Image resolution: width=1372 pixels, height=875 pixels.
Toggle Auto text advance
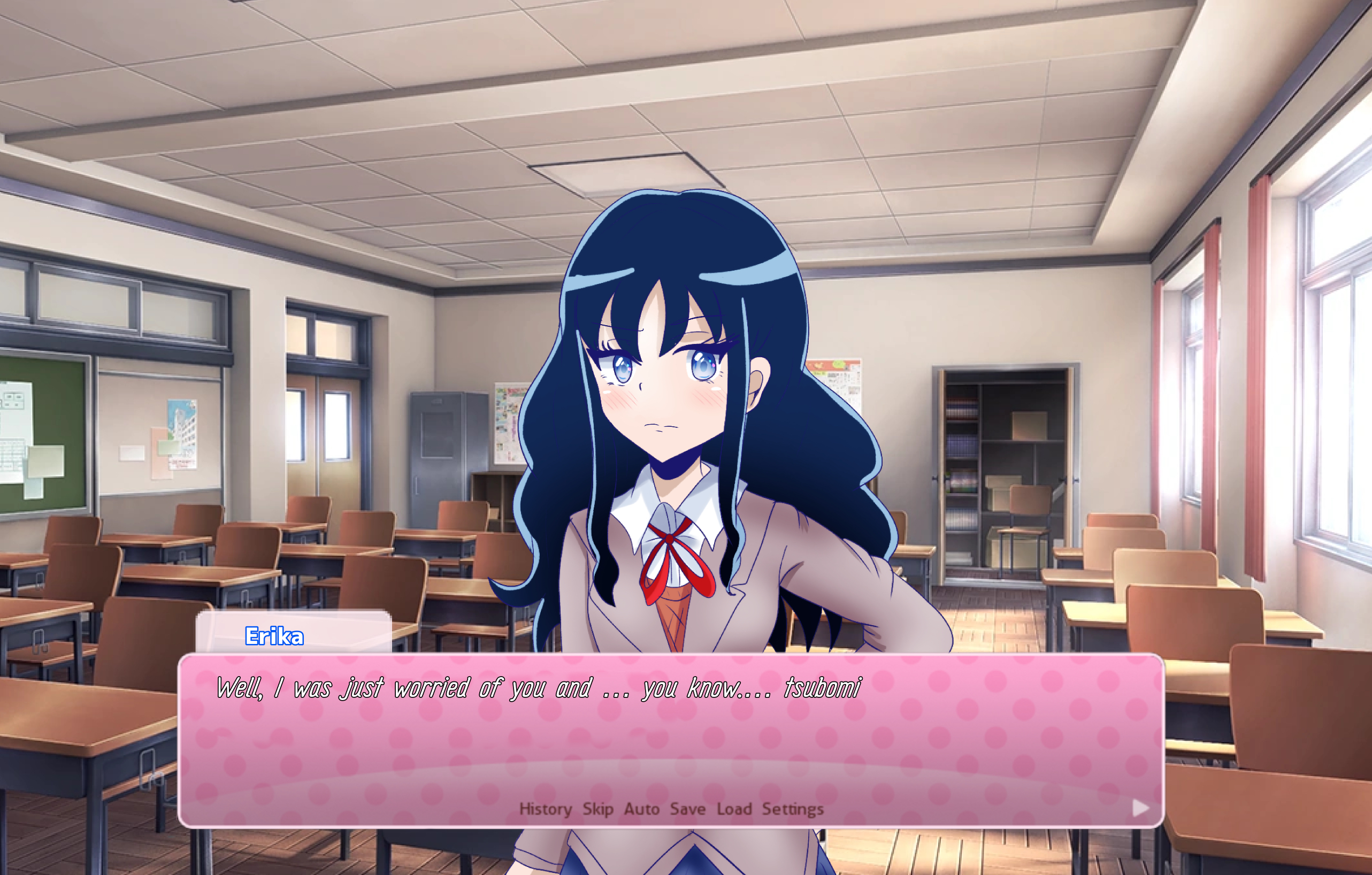coord(641,809)
